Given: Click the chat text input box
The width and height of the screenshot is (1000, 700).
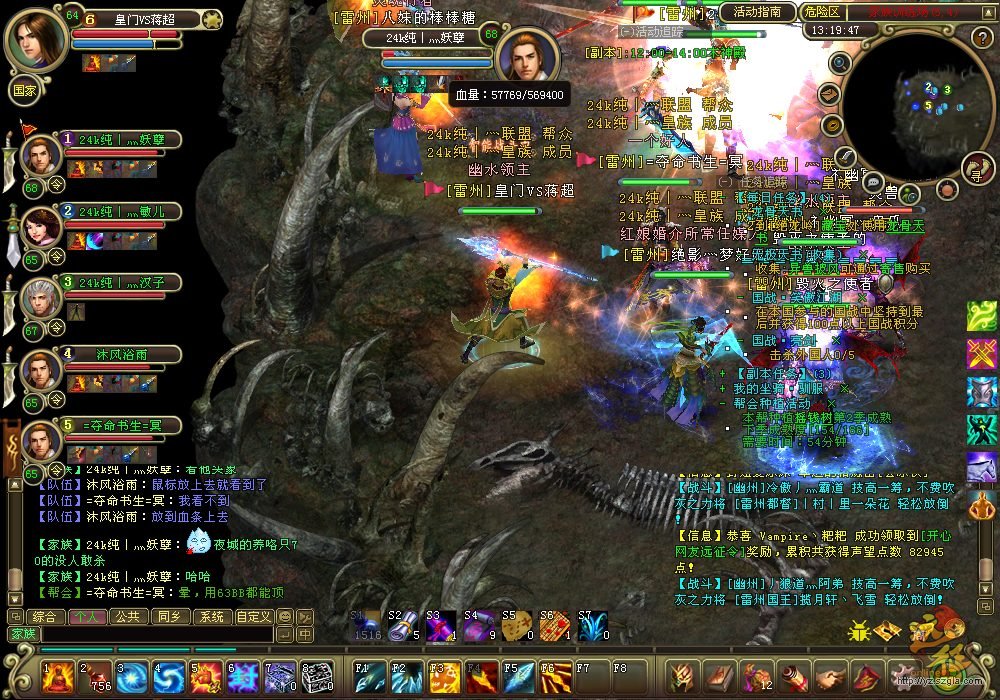Looking at the screenshot, I should tap(155, 634).
